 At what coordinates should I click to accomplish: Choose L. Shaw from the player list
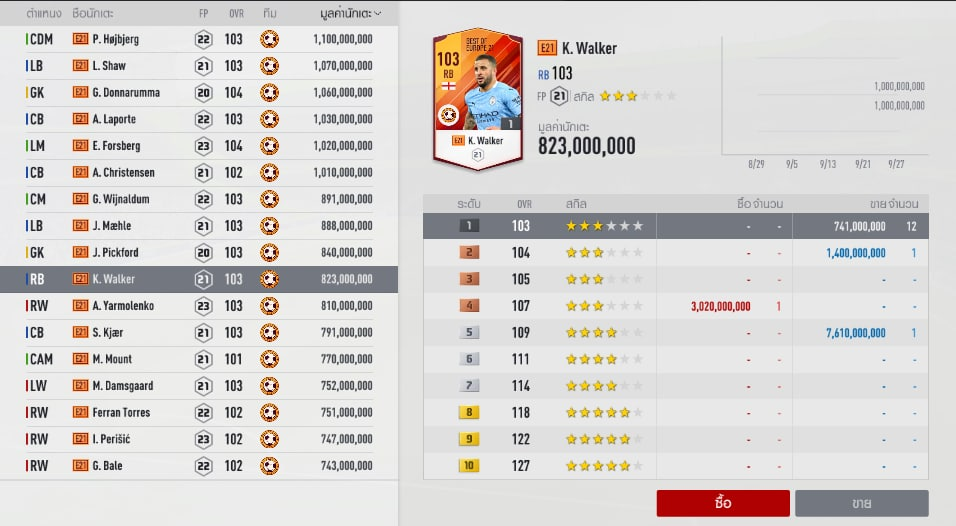coord(199,66)
